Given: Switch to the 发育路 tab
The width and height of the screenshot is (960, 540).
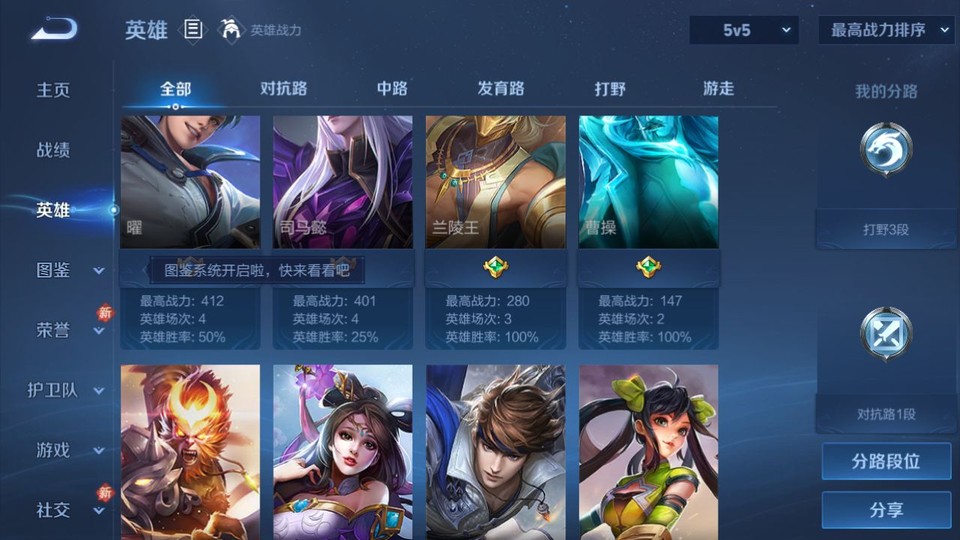Looking at the screenshot, I should pyautogui.click(x=501, y=88).
